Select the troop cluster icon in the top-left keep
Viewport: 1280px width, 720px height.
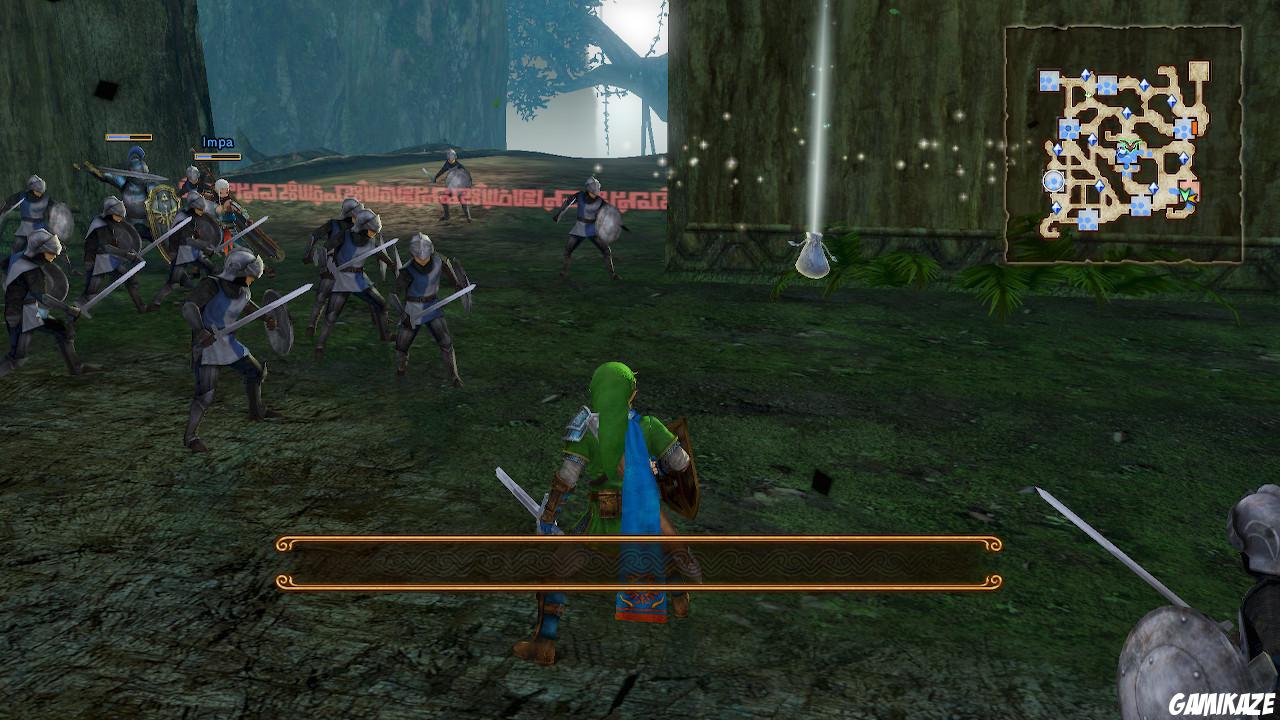(x=1050, y=80)
